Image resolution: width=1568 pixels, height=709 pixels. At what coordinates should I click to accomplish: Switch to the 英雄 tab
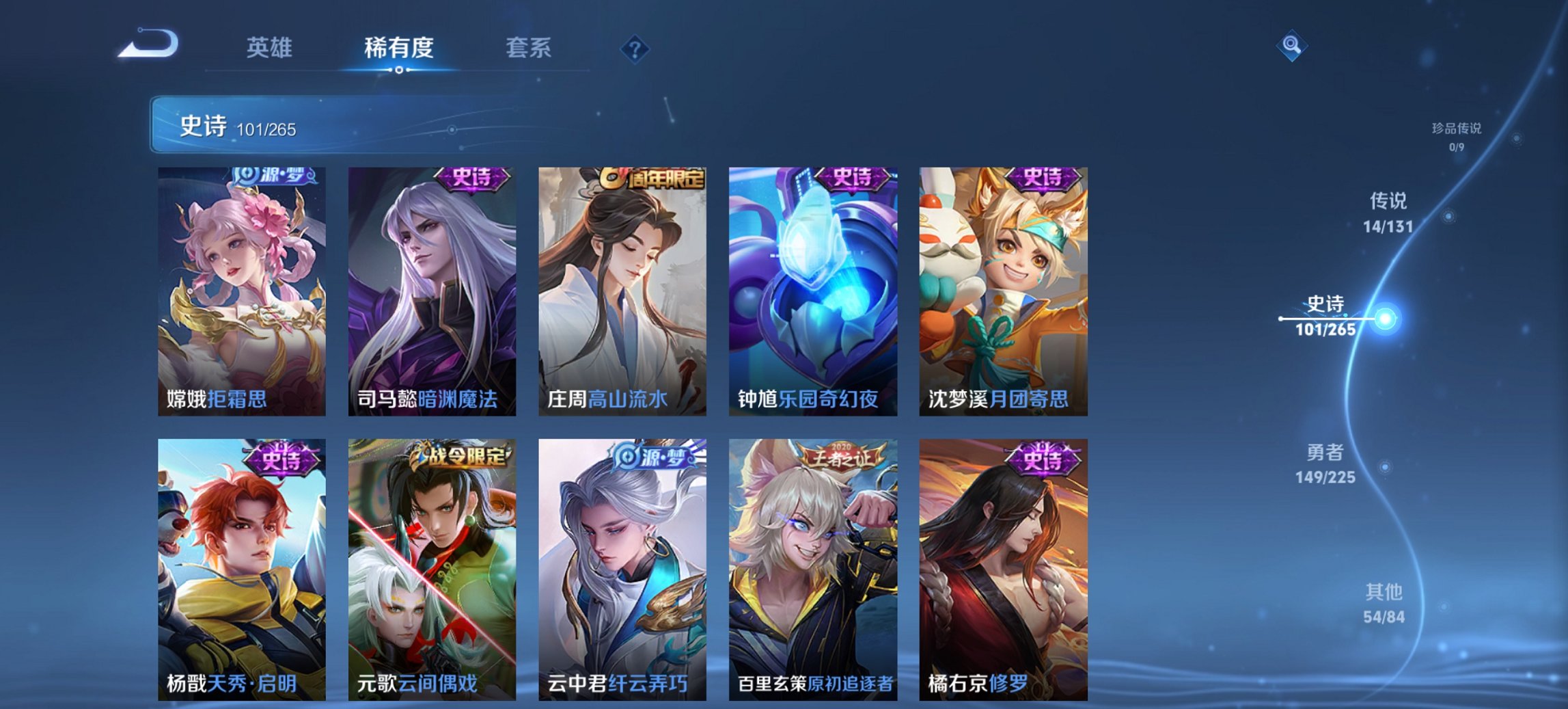tap(271, 48)
